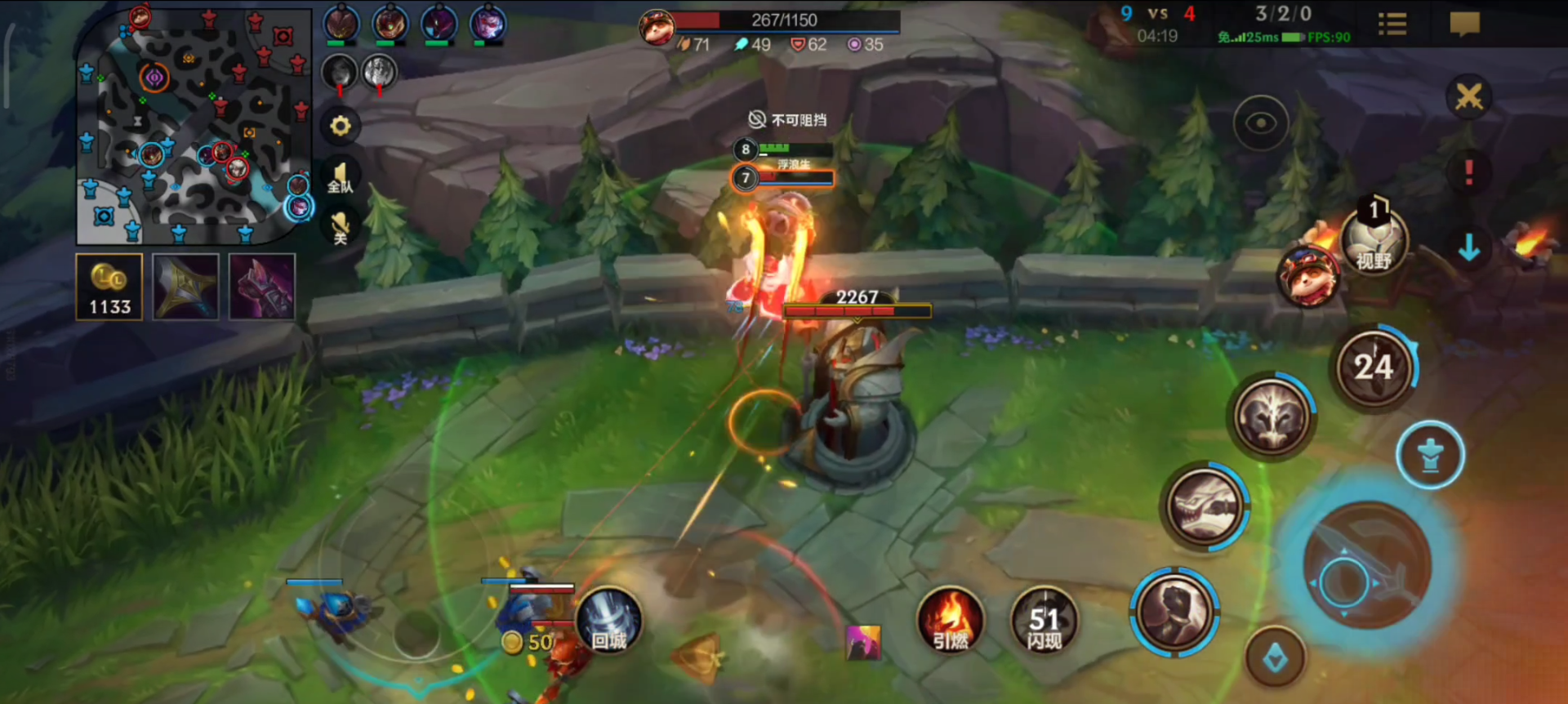This screenshot has height=704, width=1568.
Task: Tap the main basic attack button
Action: (x=1366, y=565)
